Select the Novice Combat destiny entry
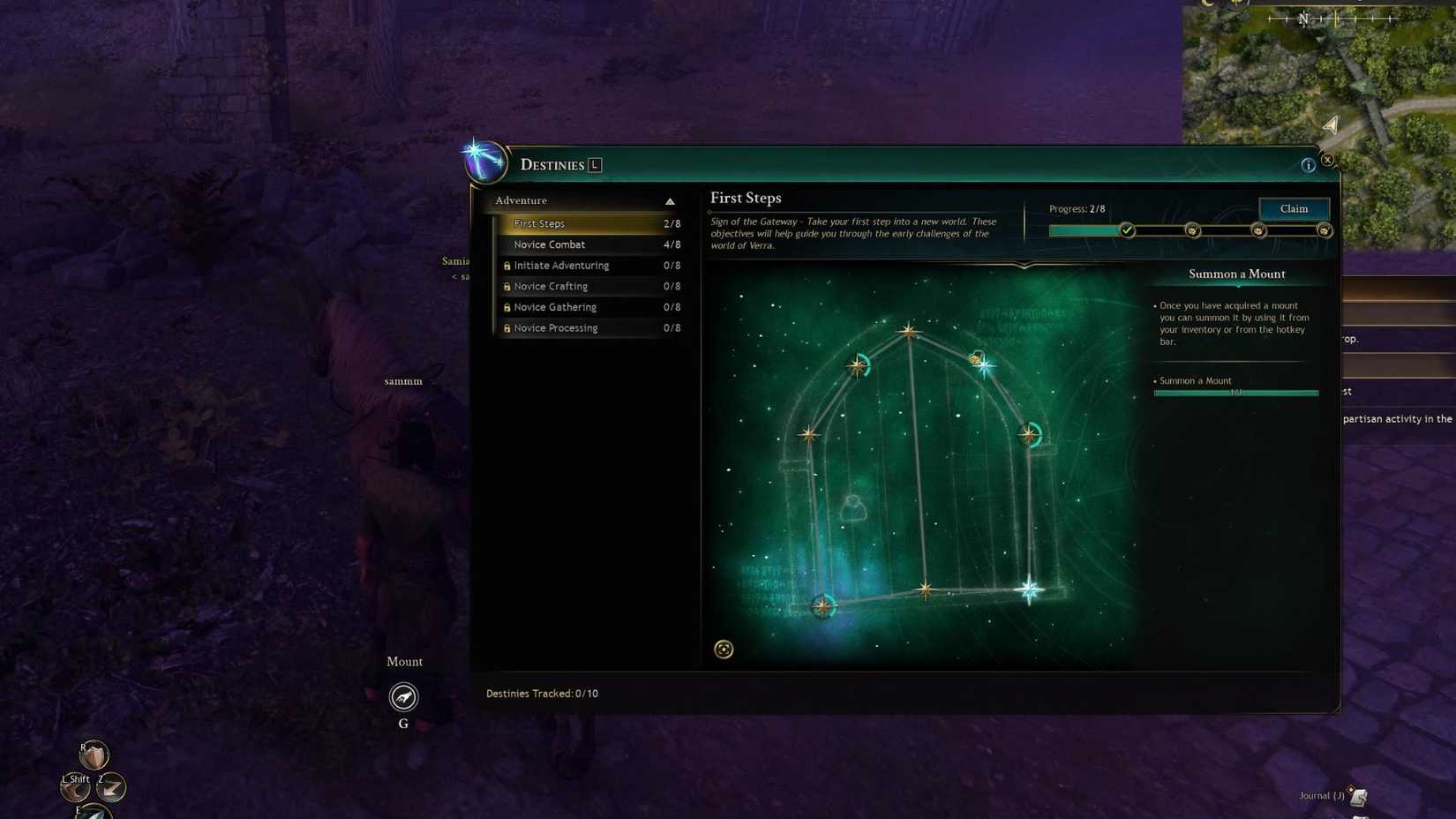Screen dimensions: 1456x819 [549, 244]
